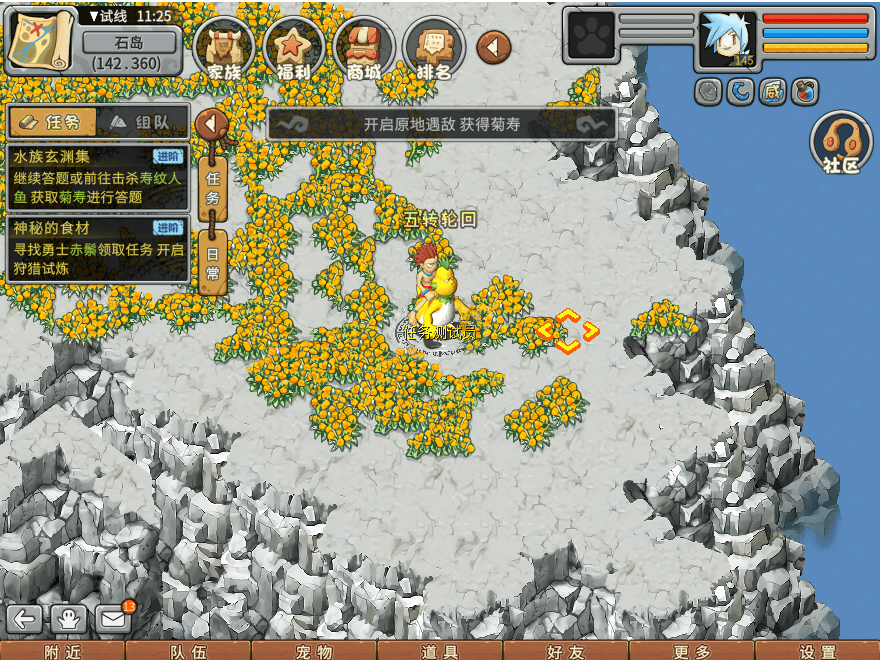
Task: Open the 家族 (Family) menu
Action: tap(224, 48)
